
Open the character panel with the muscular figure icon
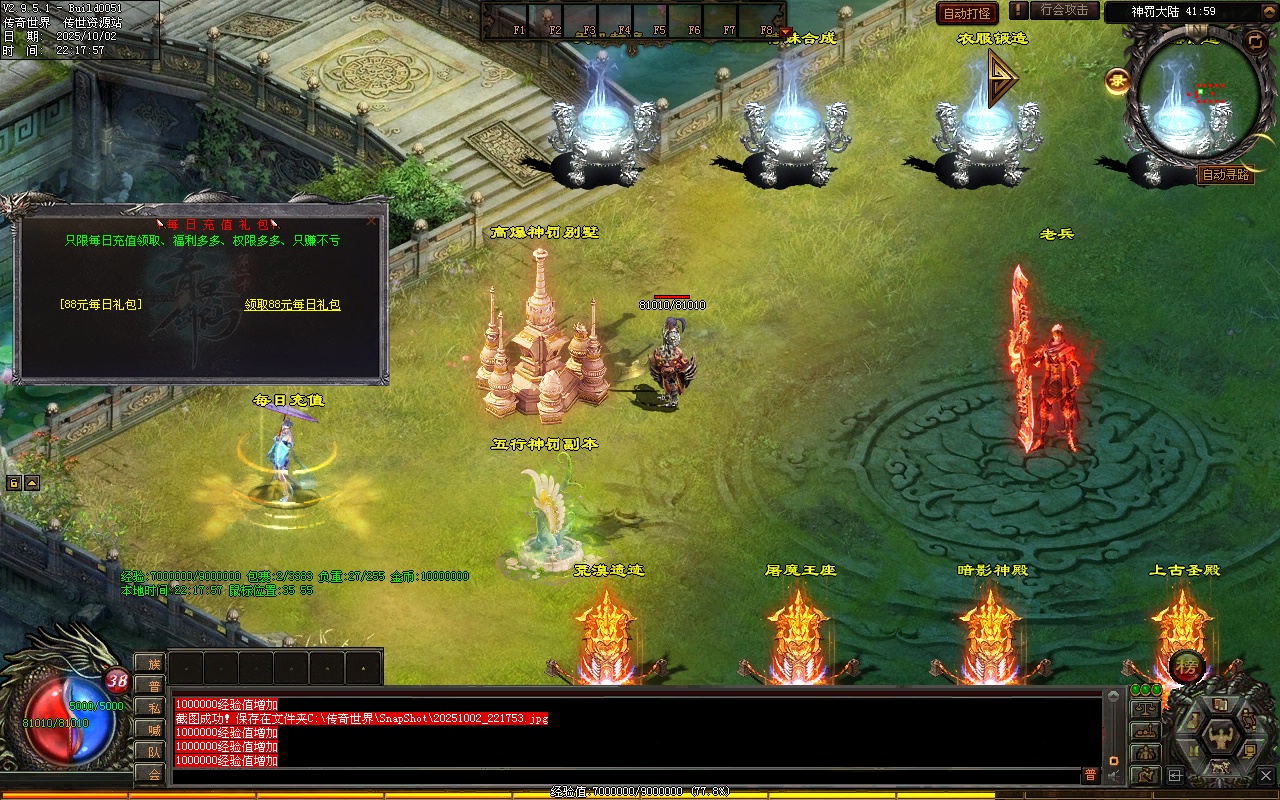click(1220, 738)
